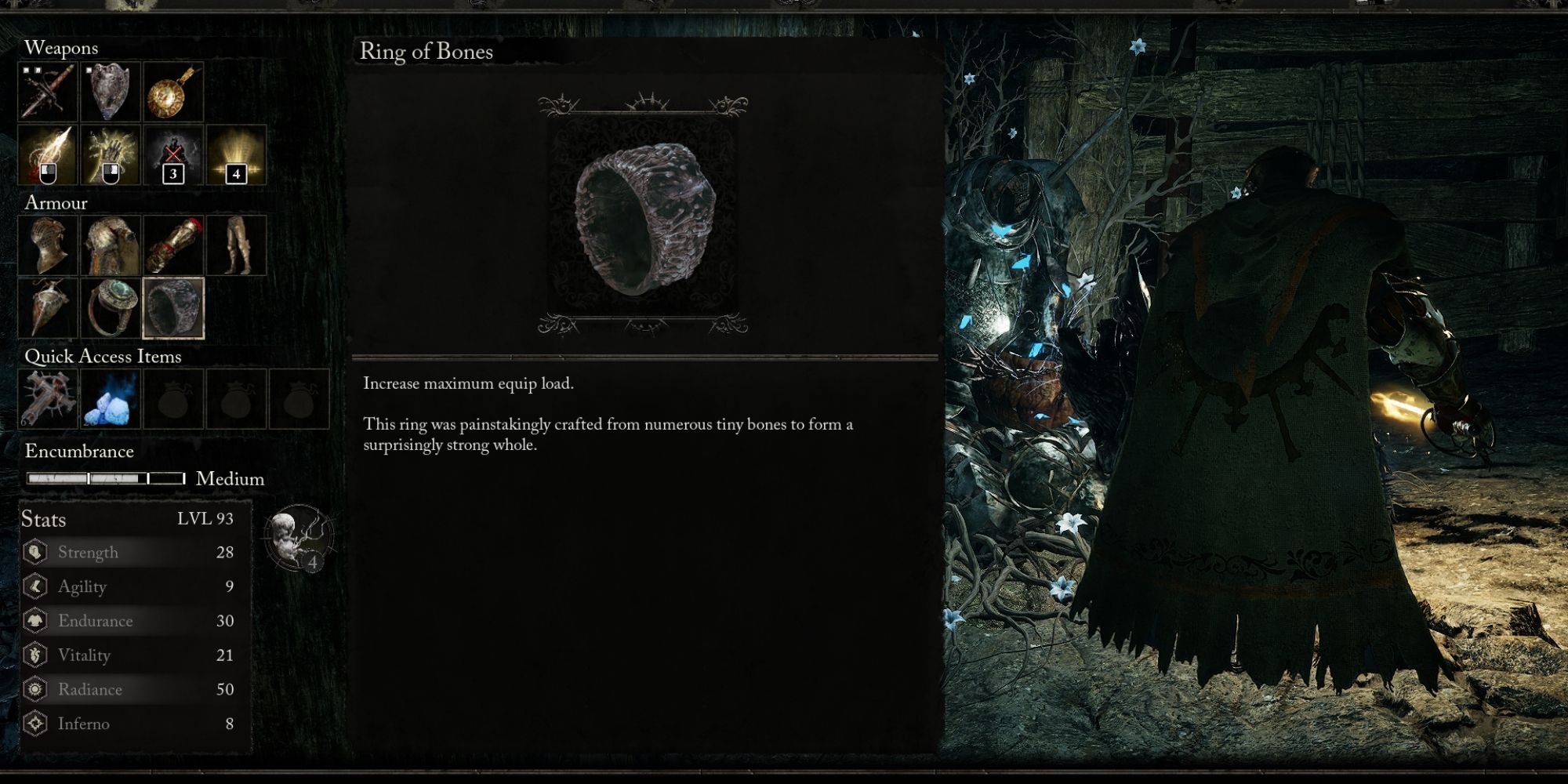Select the lightning hand spell icon
The image size is (1568, 784).
click(x=110, y=155)
